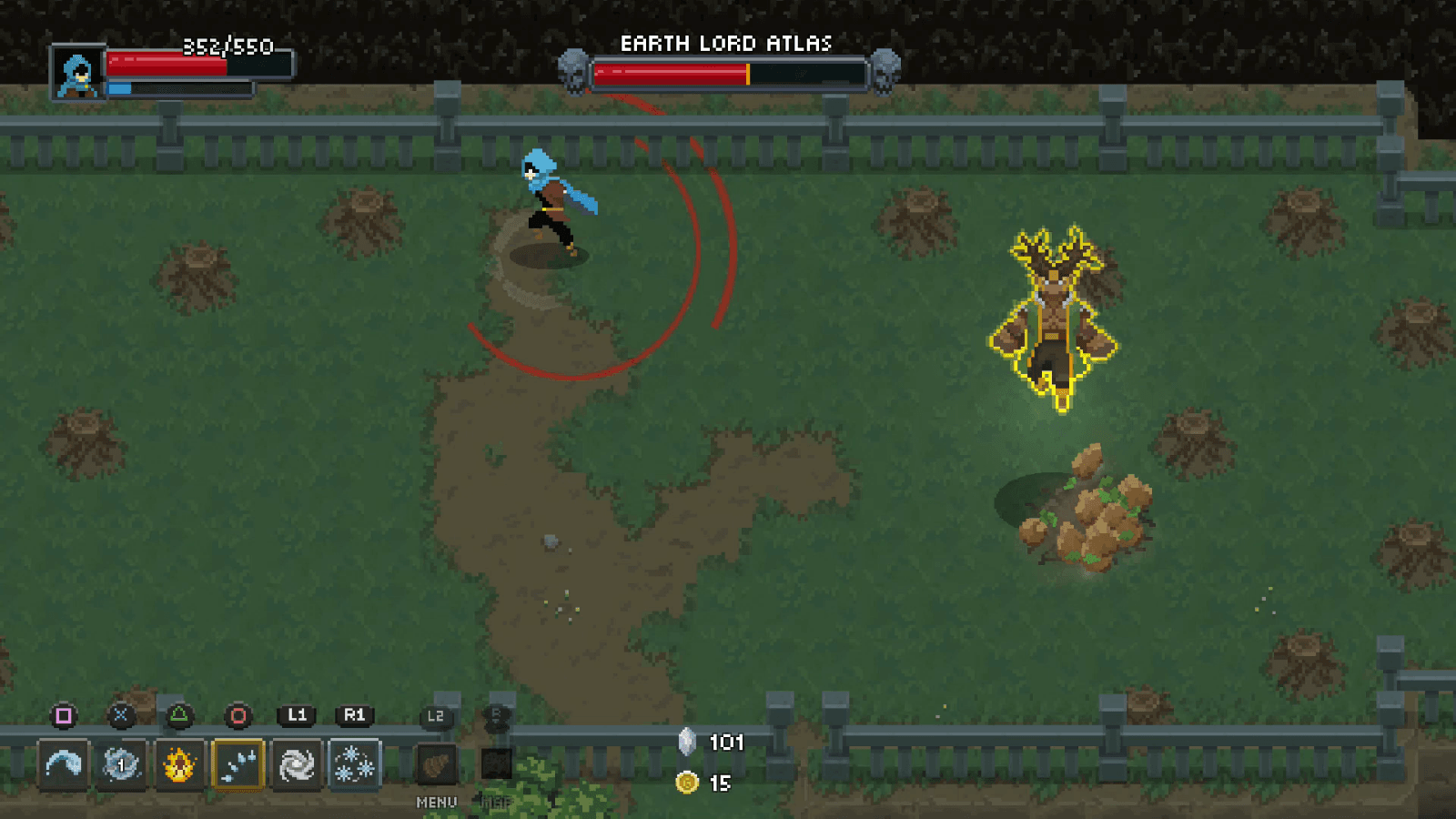Select the fire burst spell icon

[179, 764]
